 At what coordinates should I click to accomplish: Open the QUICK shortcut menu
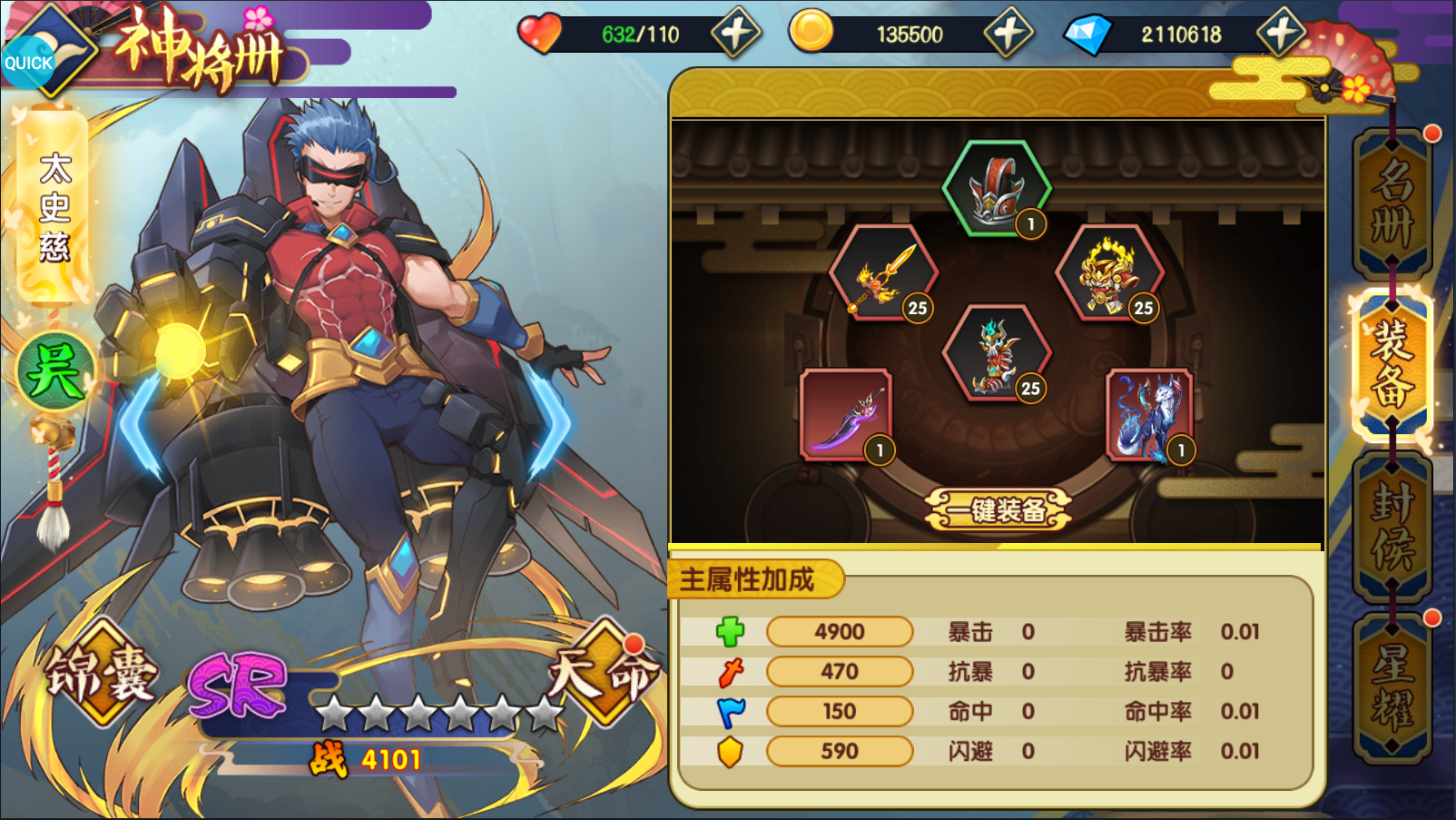pyautogui.click(x=27, y=62)
